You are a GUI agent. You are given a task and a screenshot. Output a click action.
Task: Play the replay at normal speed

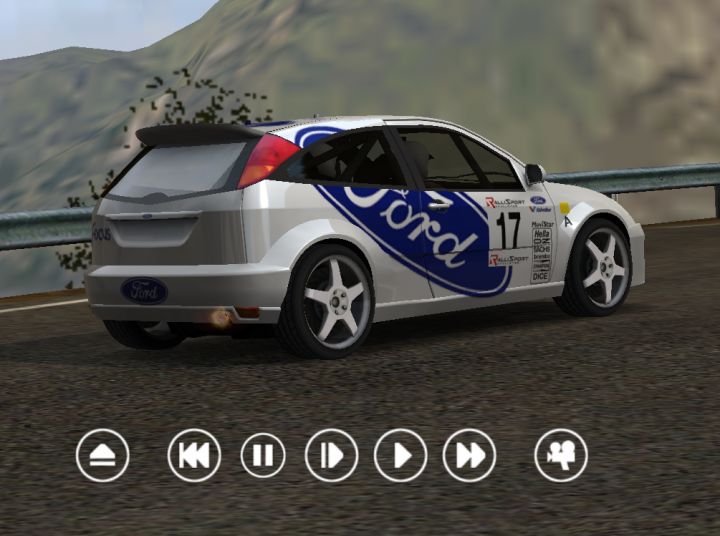tap(400, 455)
